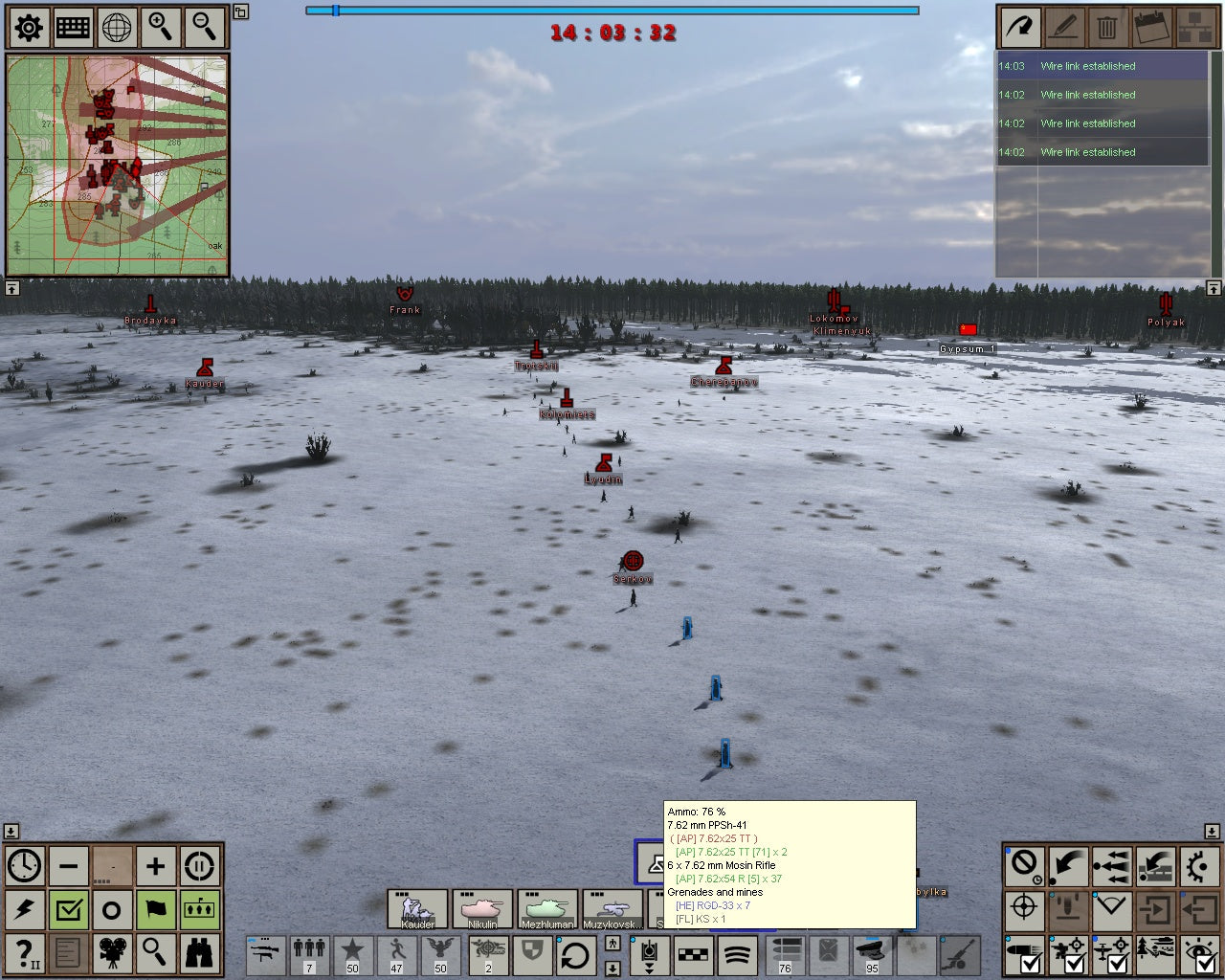
Task: Click the upward expander arrow at right screen edge
Action: (x=1213, y=287)
